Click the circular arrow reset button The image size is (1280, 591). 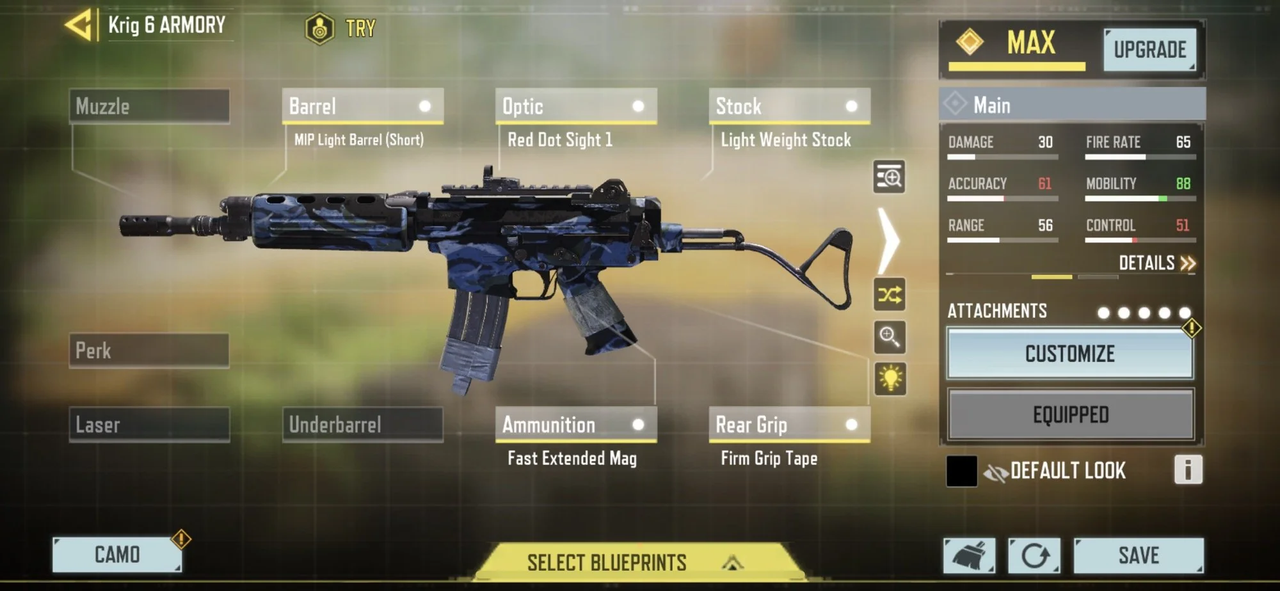pos(1034,556)
